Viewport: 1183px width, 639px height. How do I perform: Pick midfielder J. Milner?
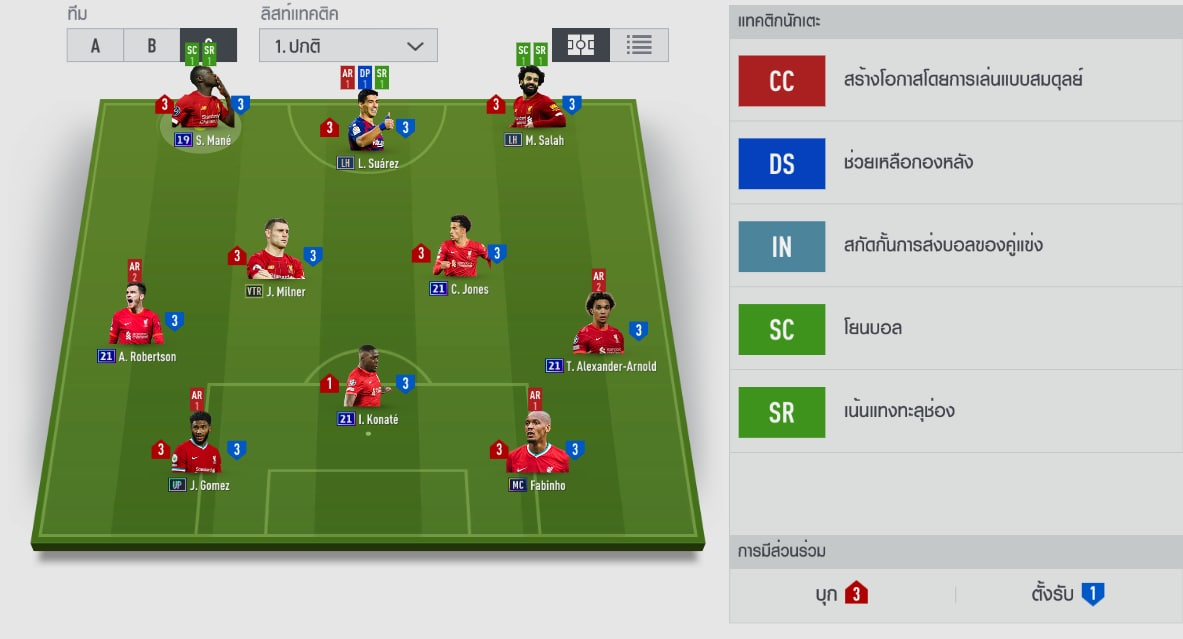coord(275,256)
